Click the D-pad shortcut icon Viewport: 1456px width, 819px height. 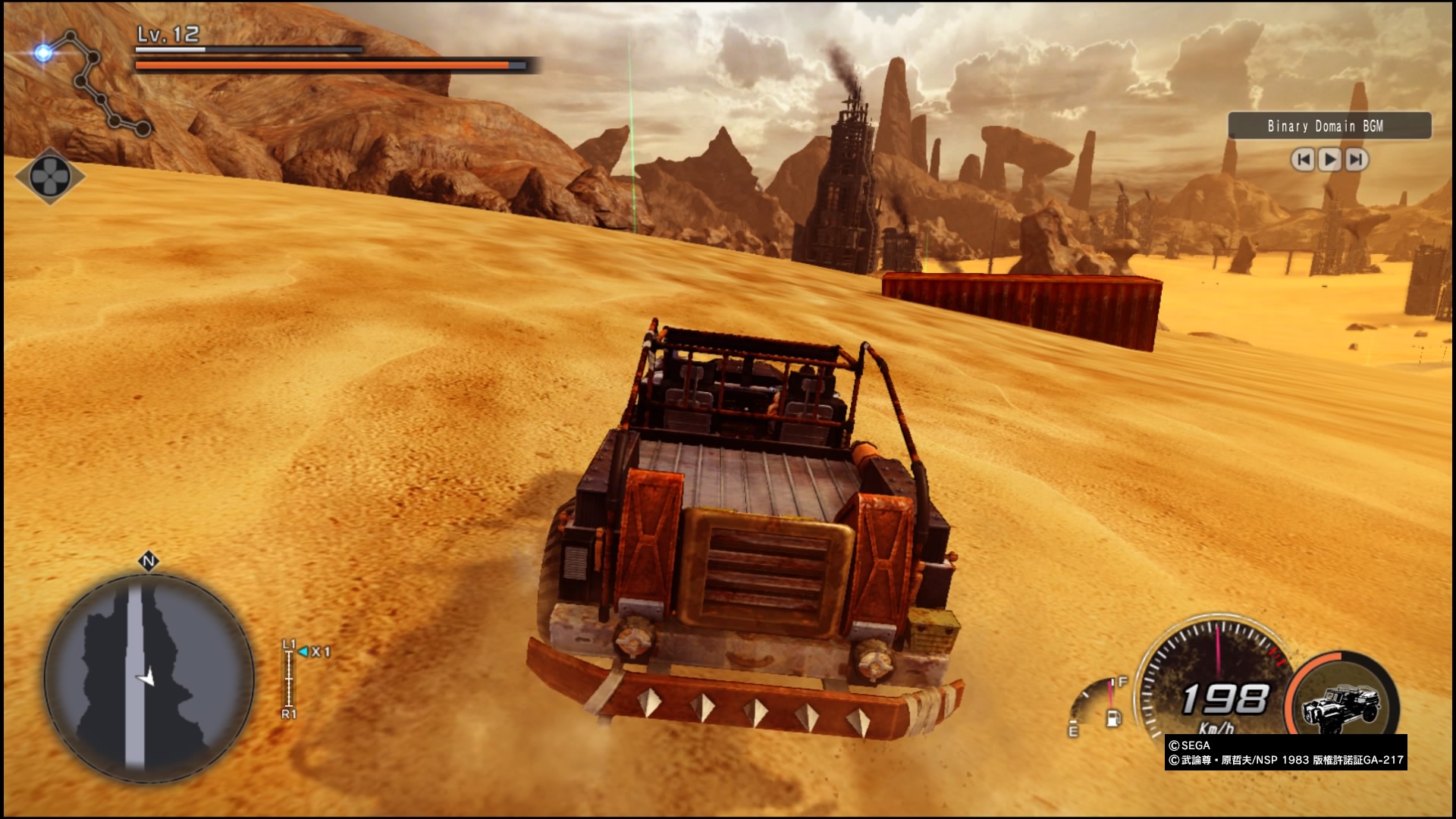pyautogui.click(x=50, y=176)
